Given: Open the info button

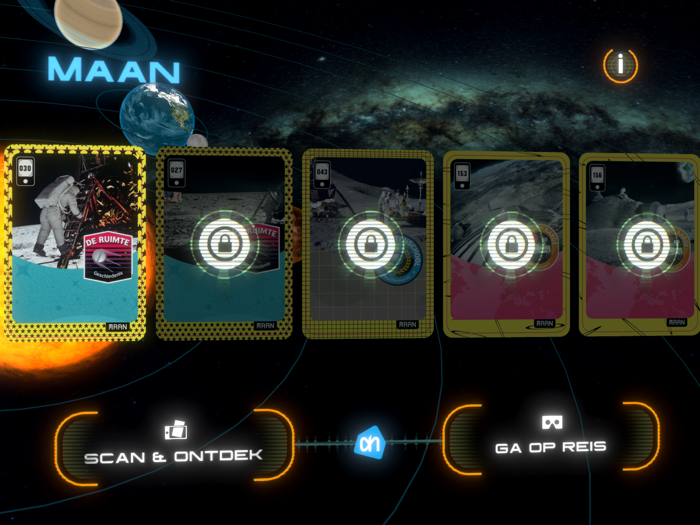Looking at the screenshot, I should pyautogui.click(x=620, y=65).
